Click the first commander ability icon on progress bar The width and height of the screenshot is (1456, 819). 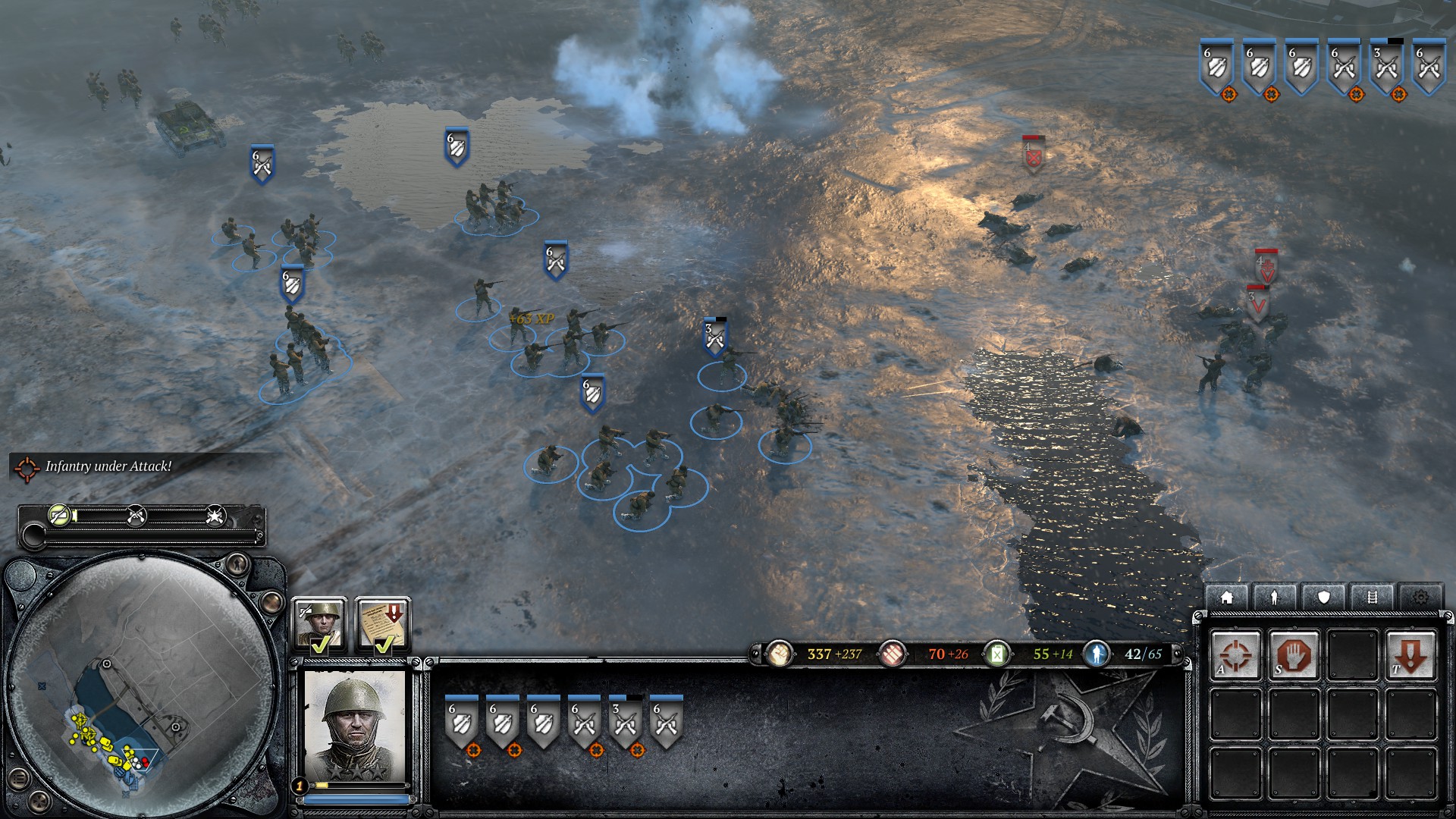pyautogui.click(x=59, y=516)
